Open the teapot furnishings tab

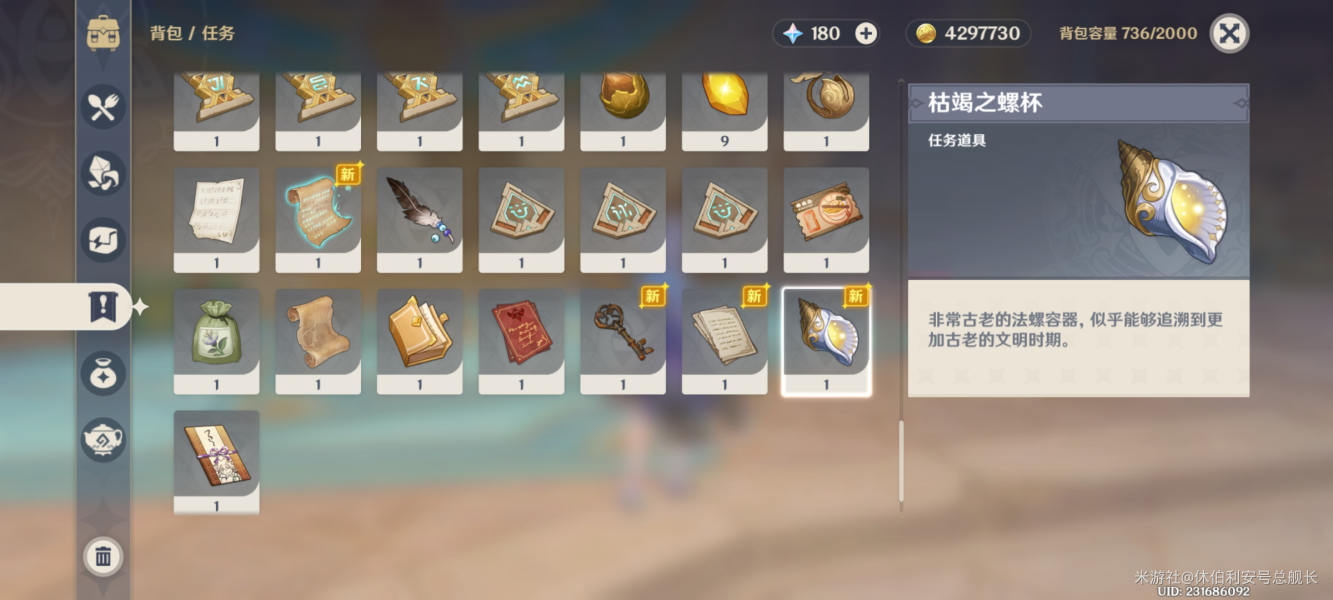[x=103, y=439]
